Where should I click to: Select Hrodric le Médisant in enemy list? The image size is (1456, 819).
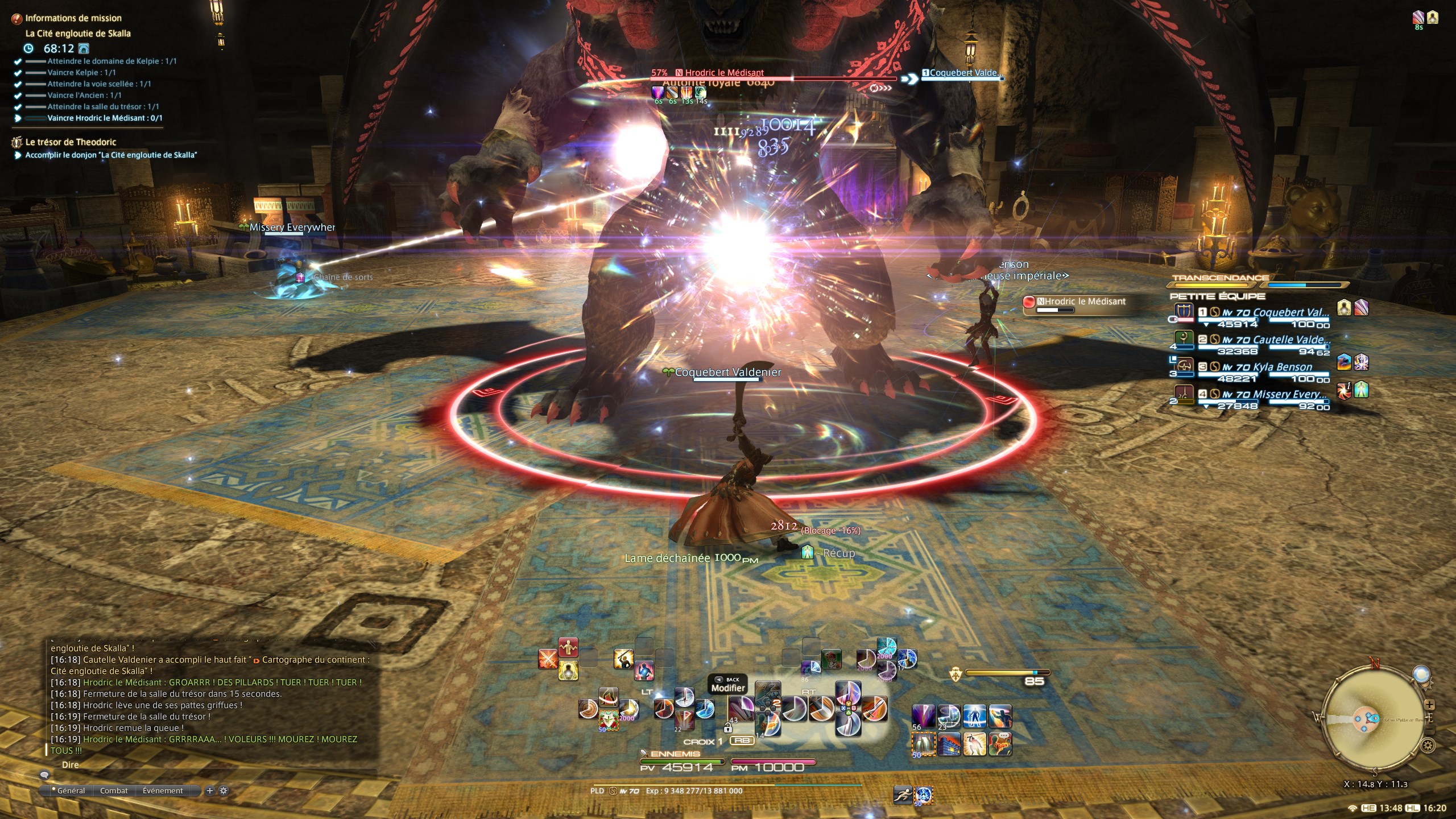(x=1080, y=302)
